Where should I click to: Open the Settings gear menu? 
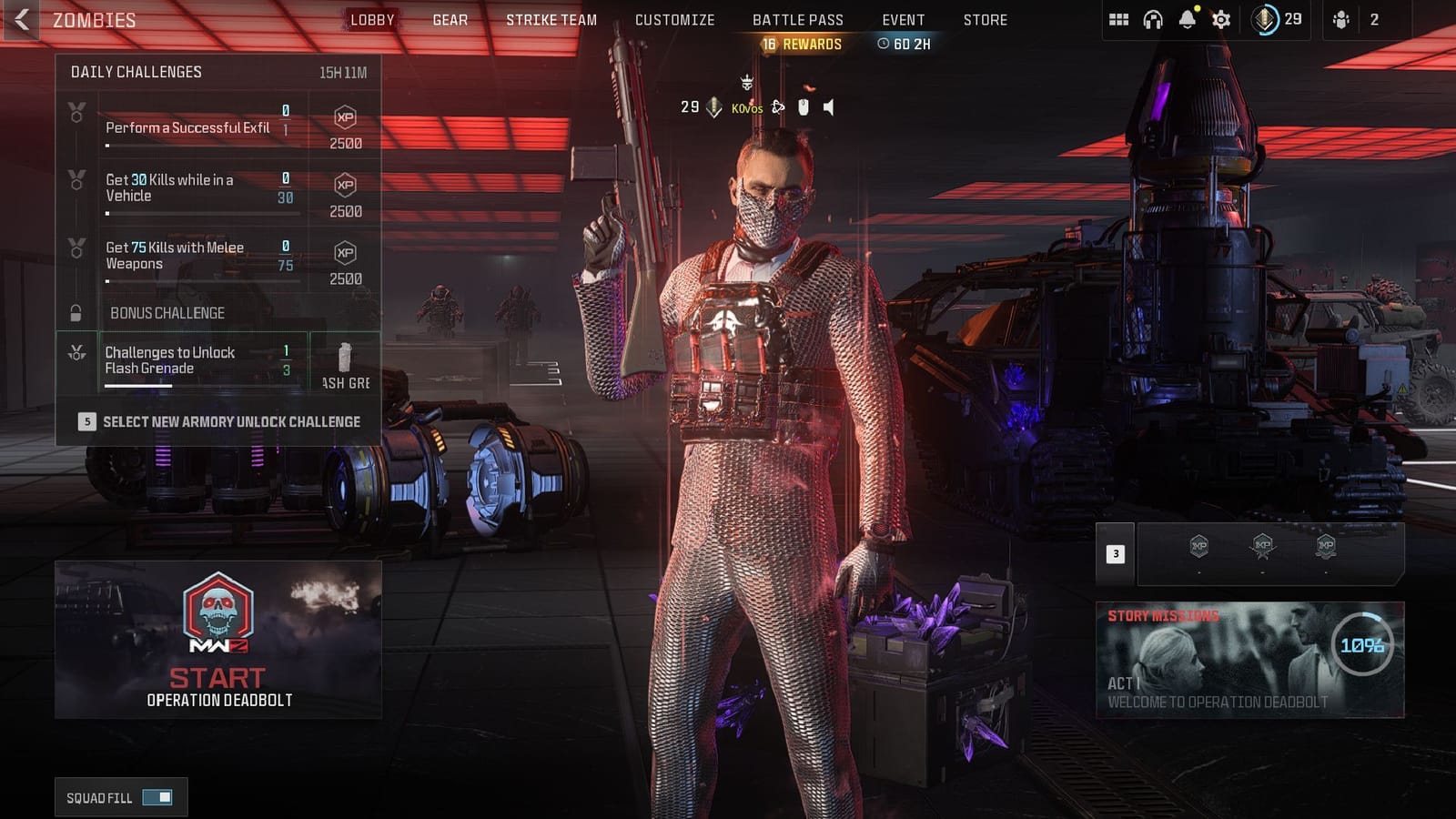click(x=1222, y=17)
